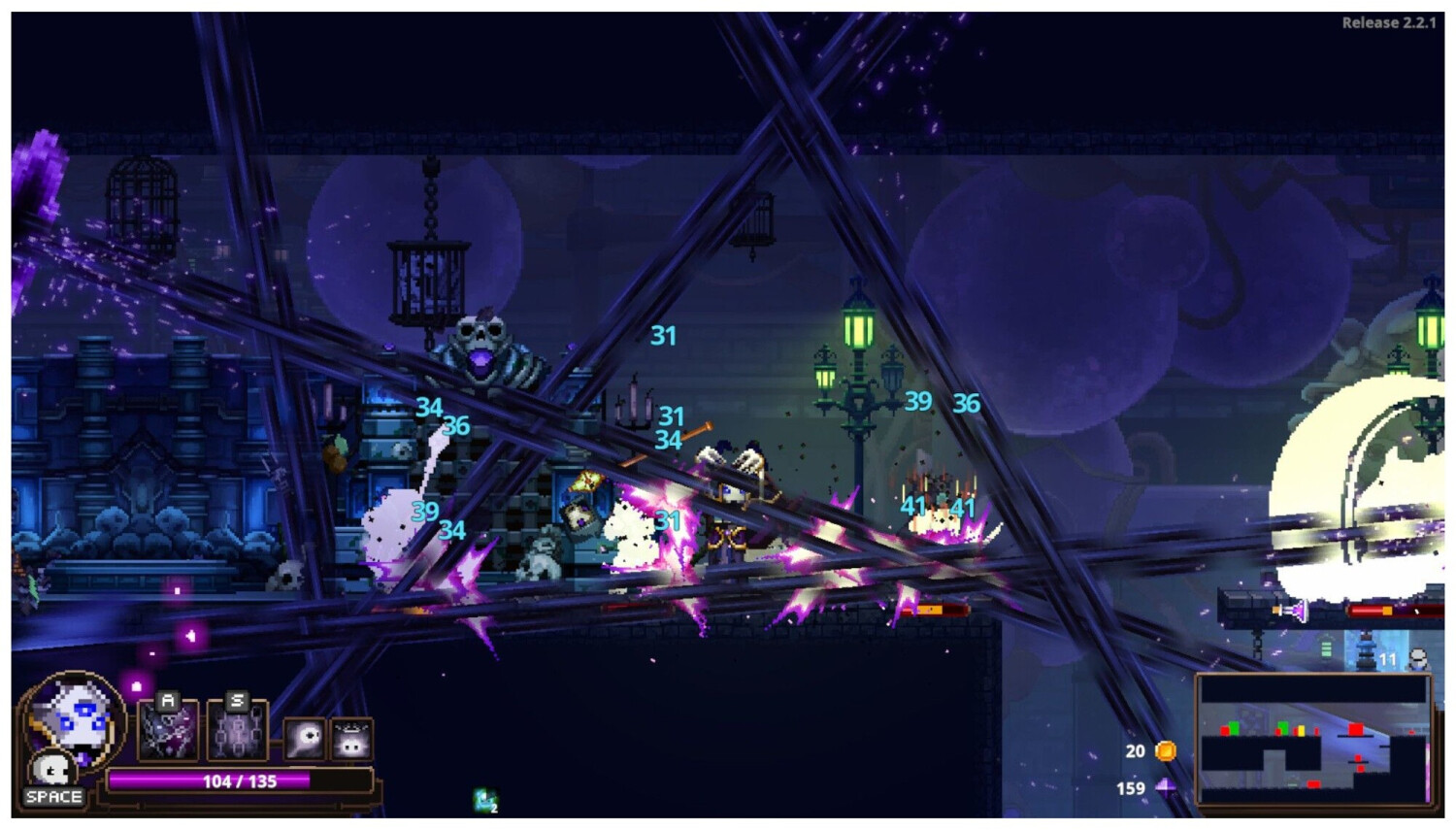Select the crowned ghost item icon
Image resolution: width=1456 pixels, height=830 pixels.
[351, 740]
